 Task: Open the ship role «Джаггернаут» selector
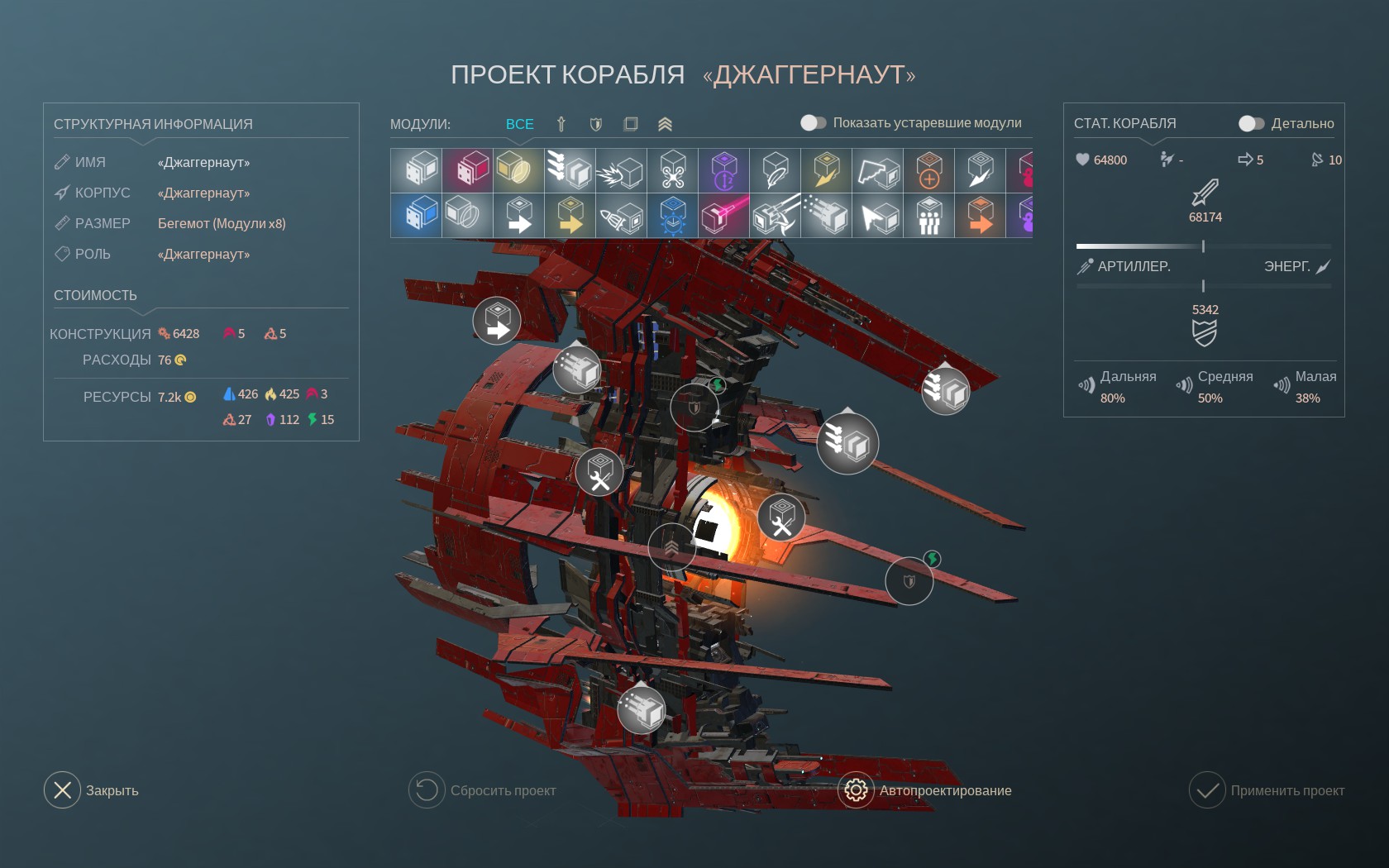point(203,255)
